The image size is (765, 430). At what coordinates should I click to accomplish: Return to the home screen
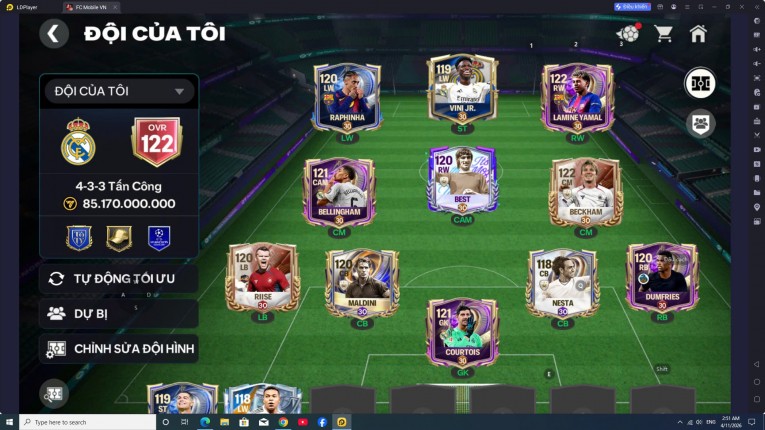[x=698, y=34]
